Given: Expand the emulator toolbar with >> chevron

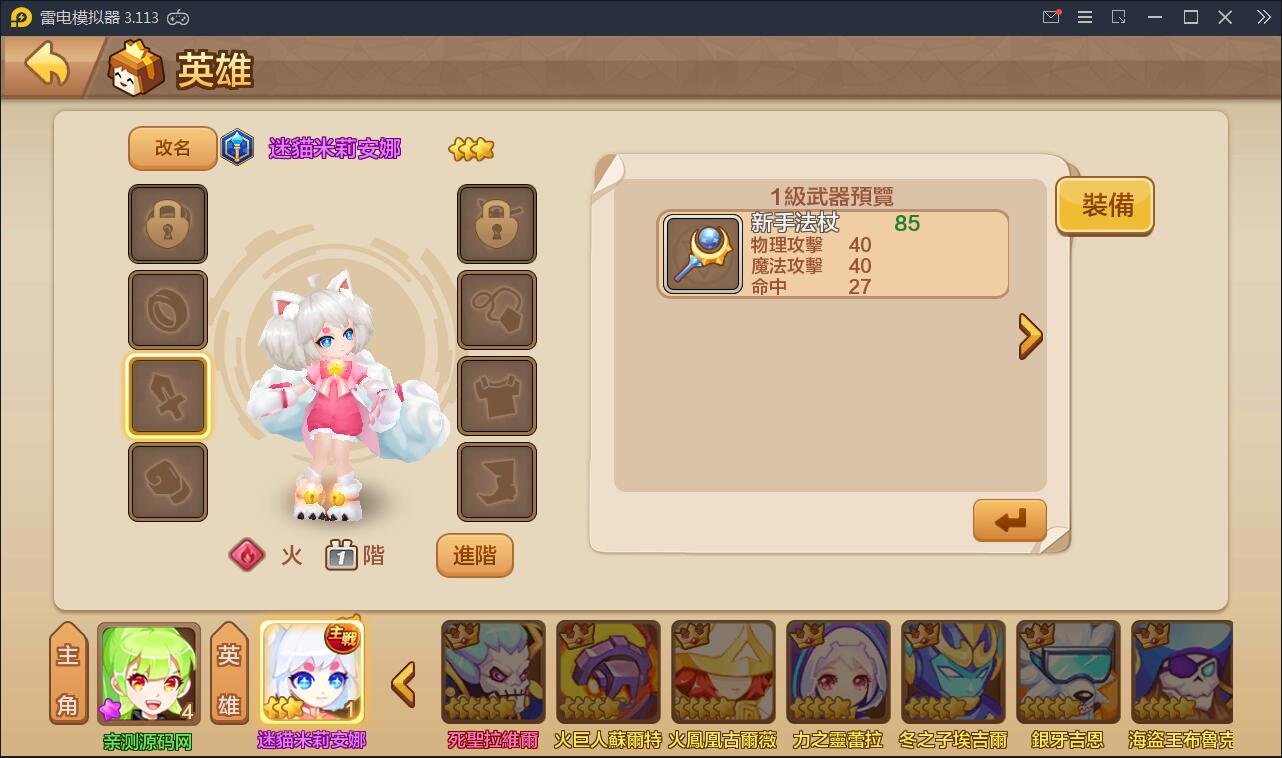Looking at the screenshot, I should 1264,16.
